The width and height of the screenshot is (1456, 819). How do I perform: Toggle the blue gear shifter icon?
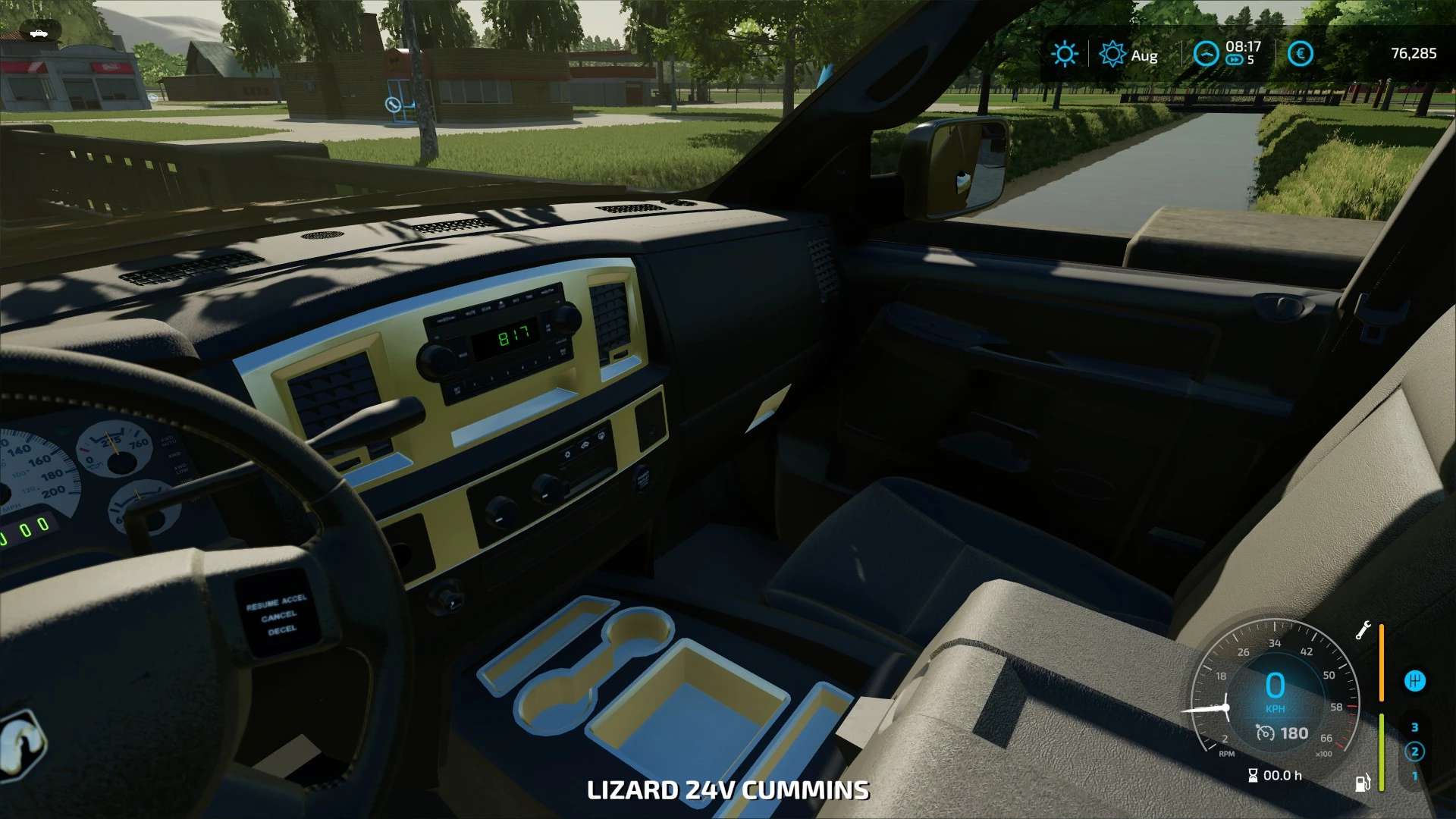tap(1414, 681)
